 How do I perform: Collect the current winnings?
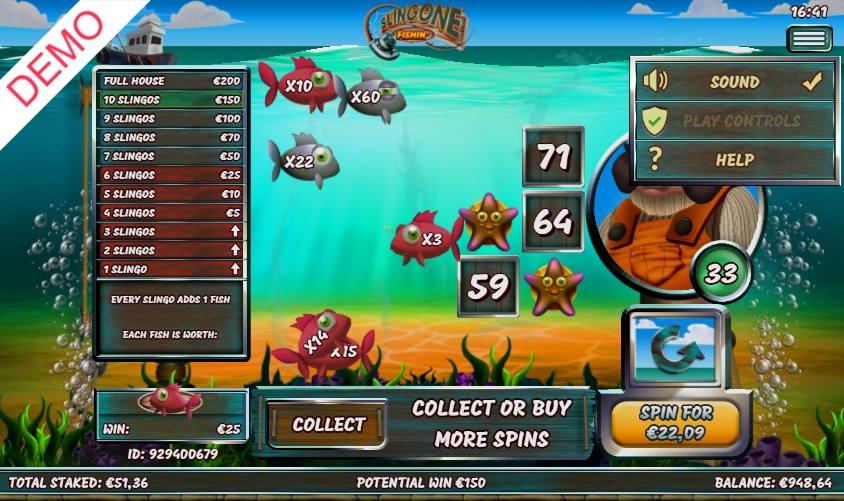point(328,424)
